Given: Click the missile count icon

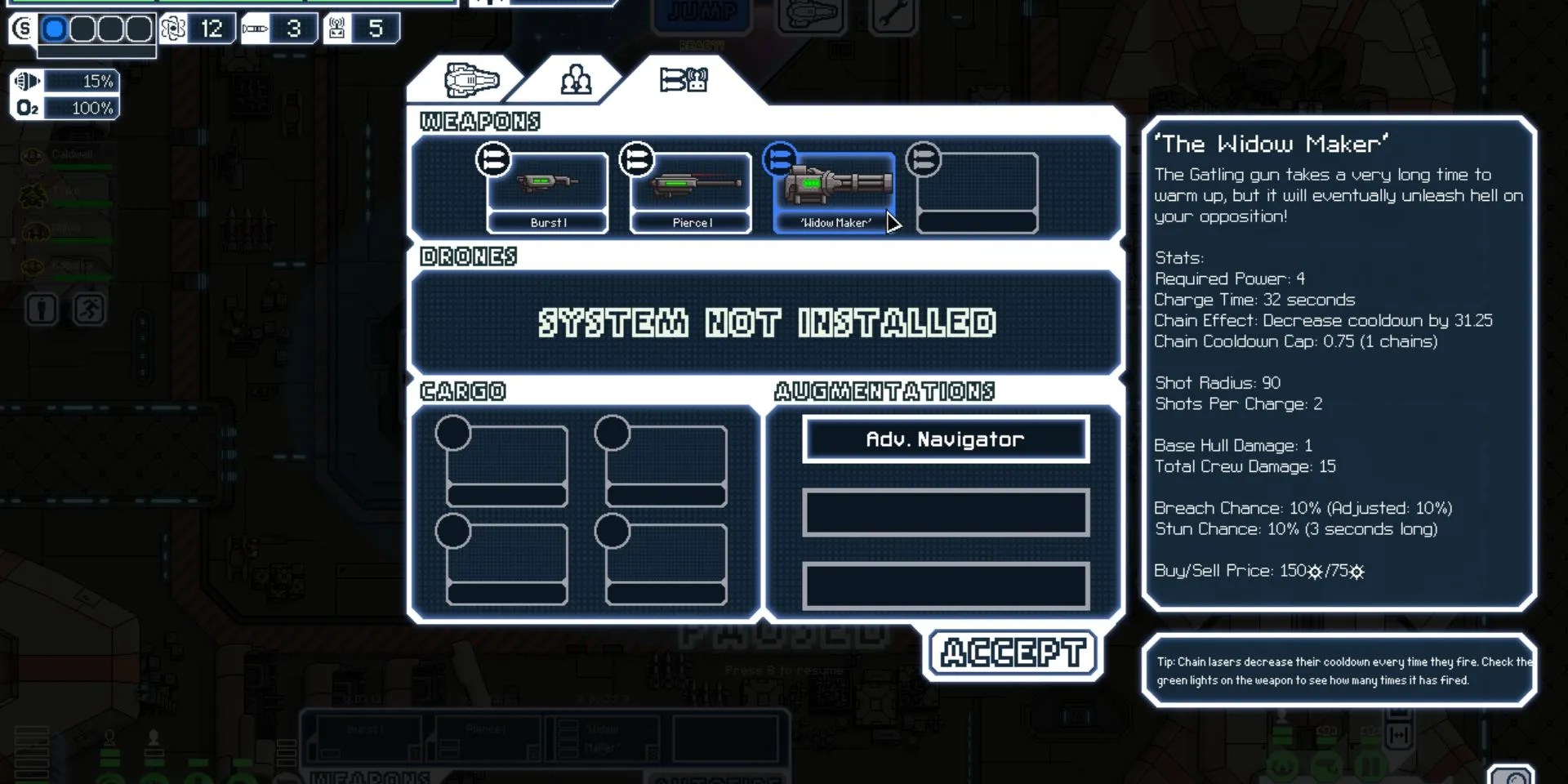Looking at the screenshot, I should [x=256, y=28].
